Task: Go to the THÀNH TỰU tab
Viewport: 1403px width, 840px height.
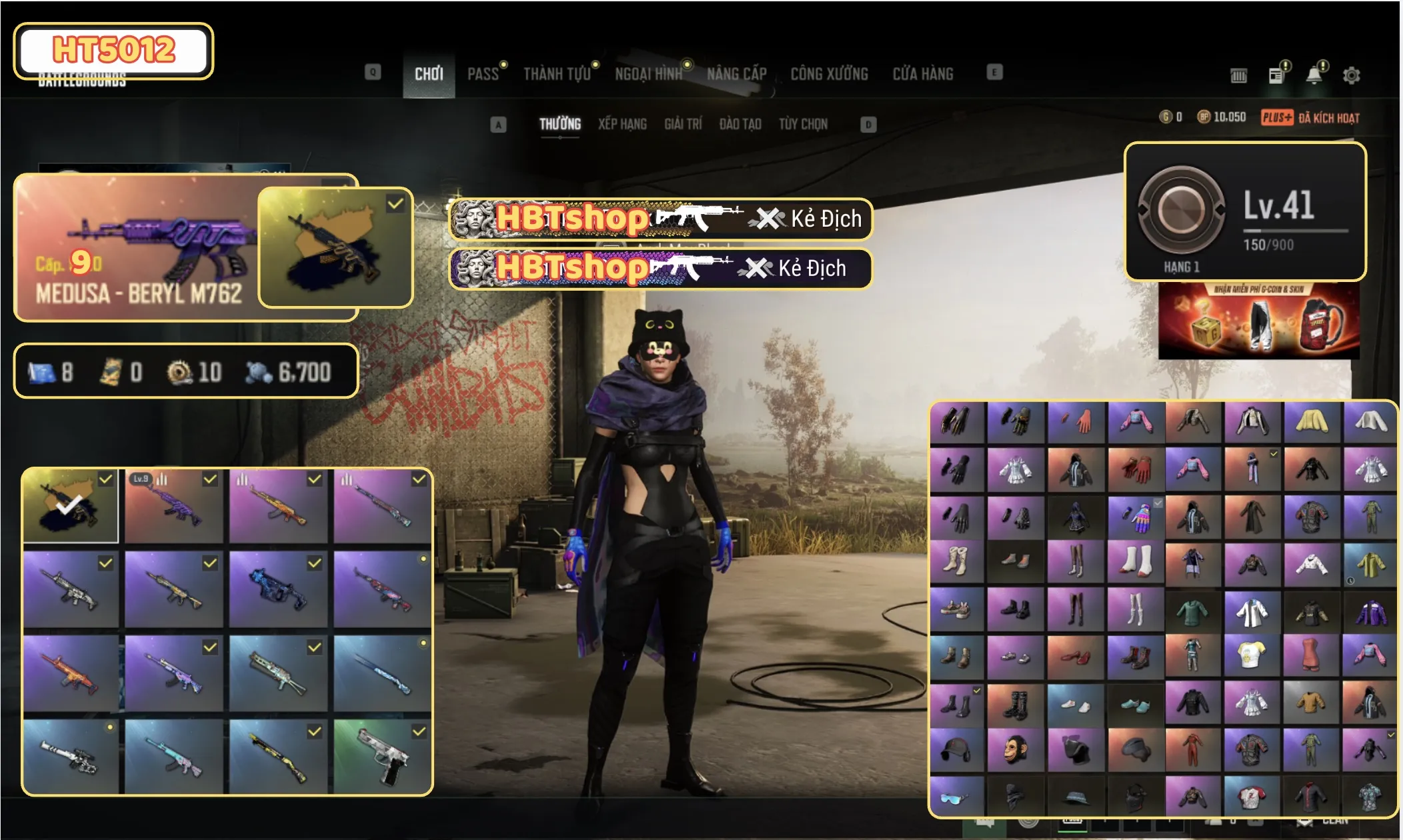Action: pos(557,74)
